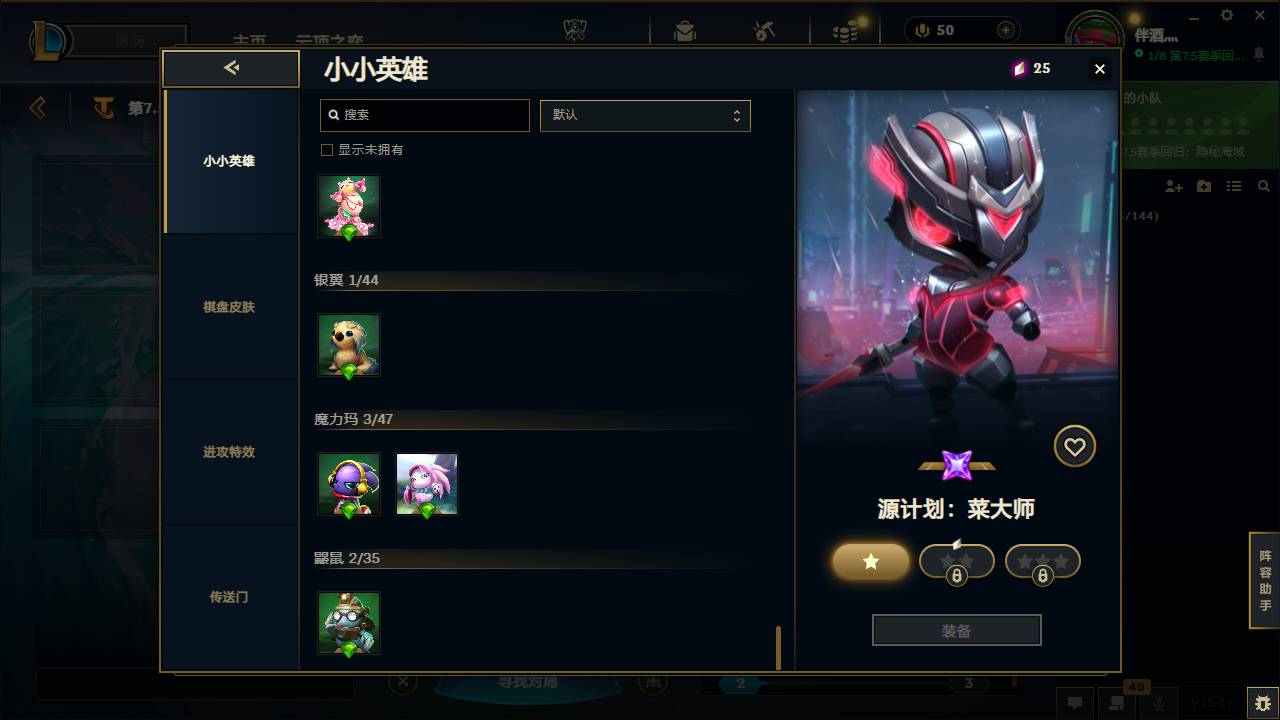Viewport: 1280px width, 720px height.
Task: Open the loot backpack icon in the top bar
Action: pos(684,30)
